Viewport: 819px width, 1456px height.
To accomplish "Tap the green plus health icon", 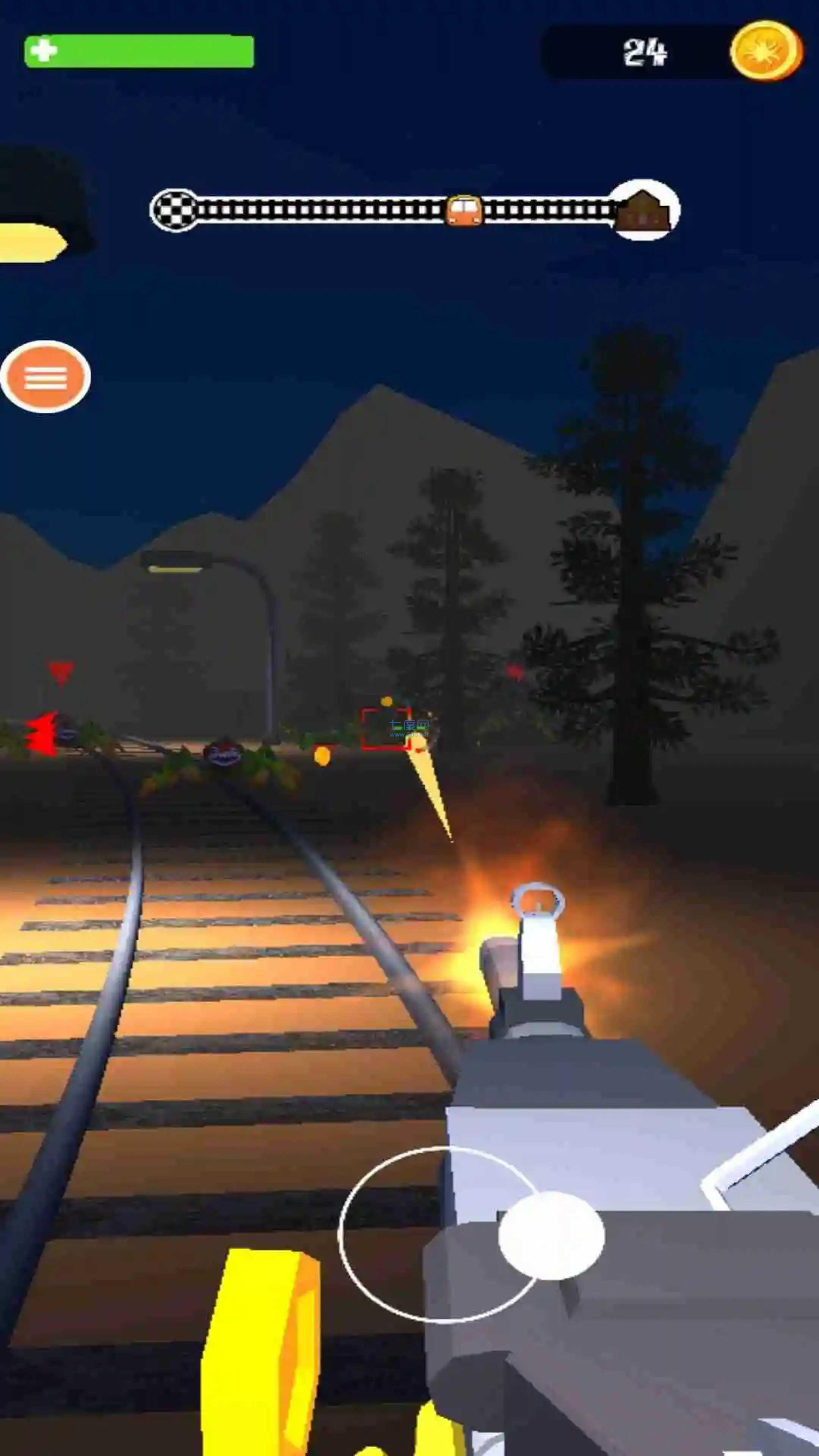I will tap(44, 50).
